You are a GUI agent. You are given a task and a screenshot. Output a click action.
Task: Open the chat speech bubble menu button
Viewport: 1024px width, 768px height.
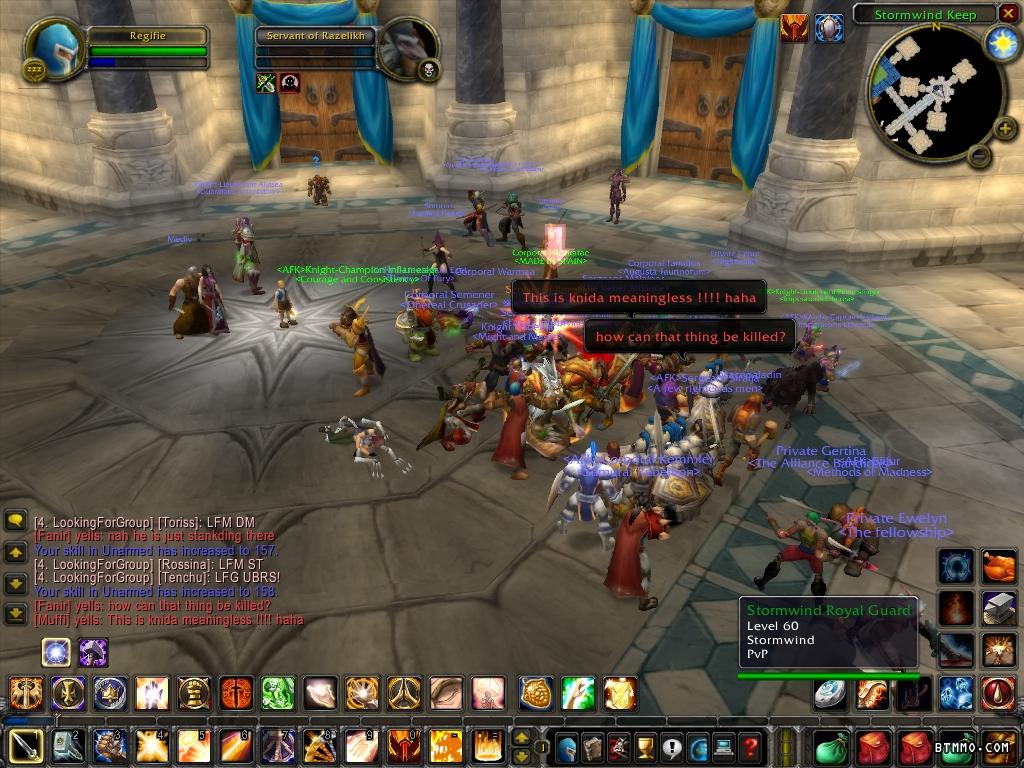[16, 521]
